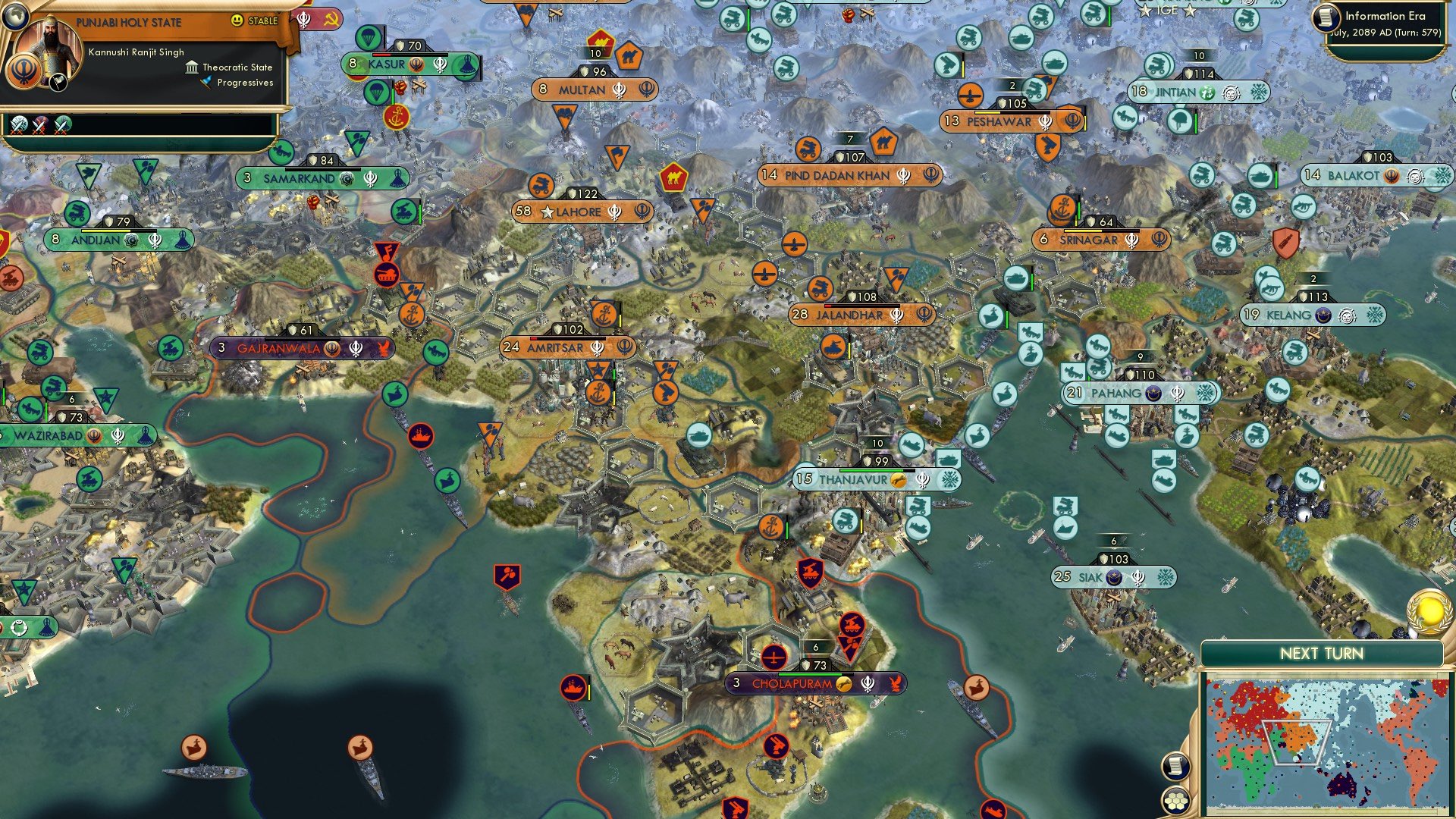The image size is (1456, 819).
Task: Click the globe icon in the top-left corner
Action: (x=16, y=16)
